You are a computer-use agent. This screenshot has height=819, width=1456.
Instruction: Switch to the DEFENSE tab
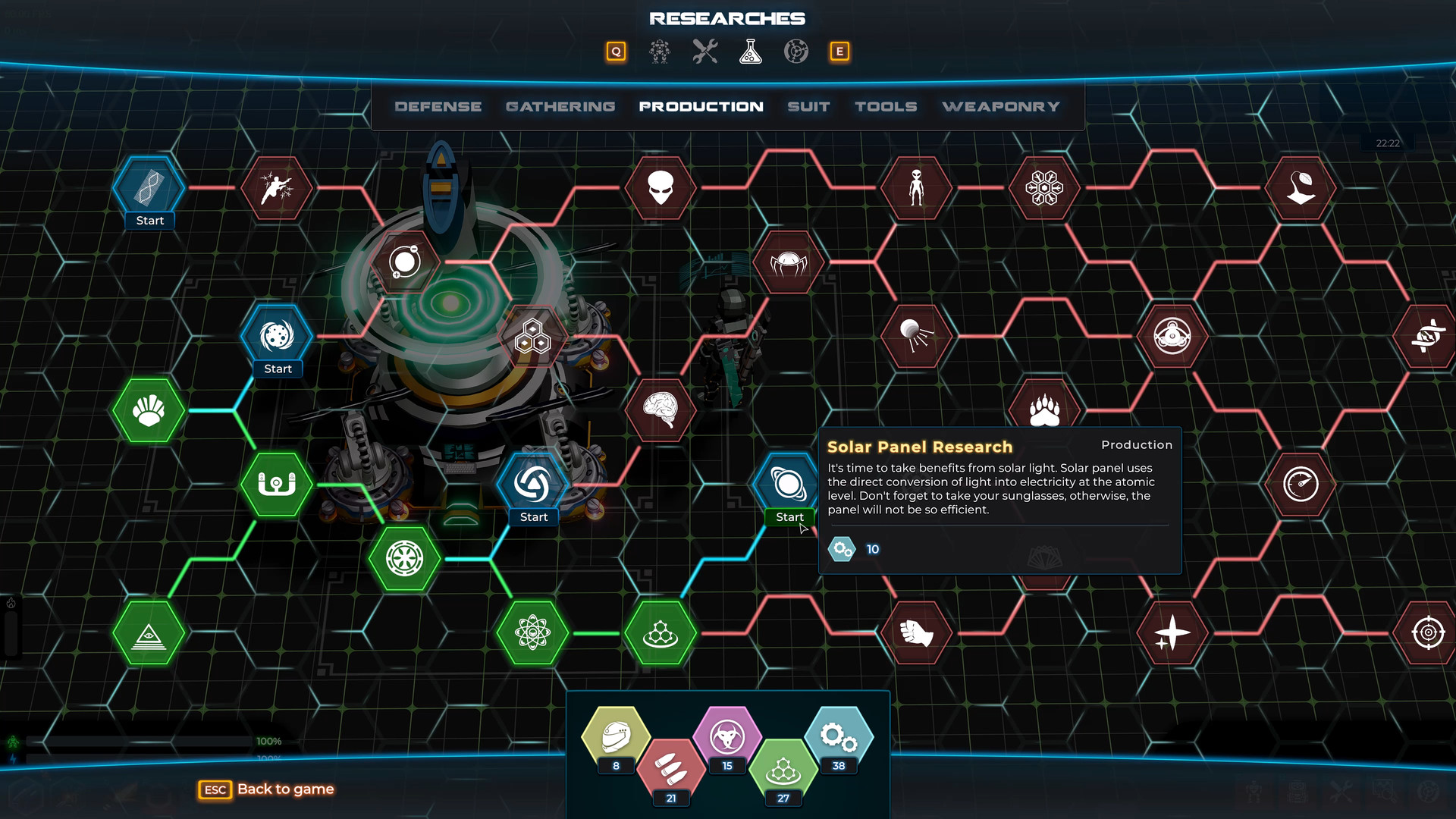click(438, 106)
